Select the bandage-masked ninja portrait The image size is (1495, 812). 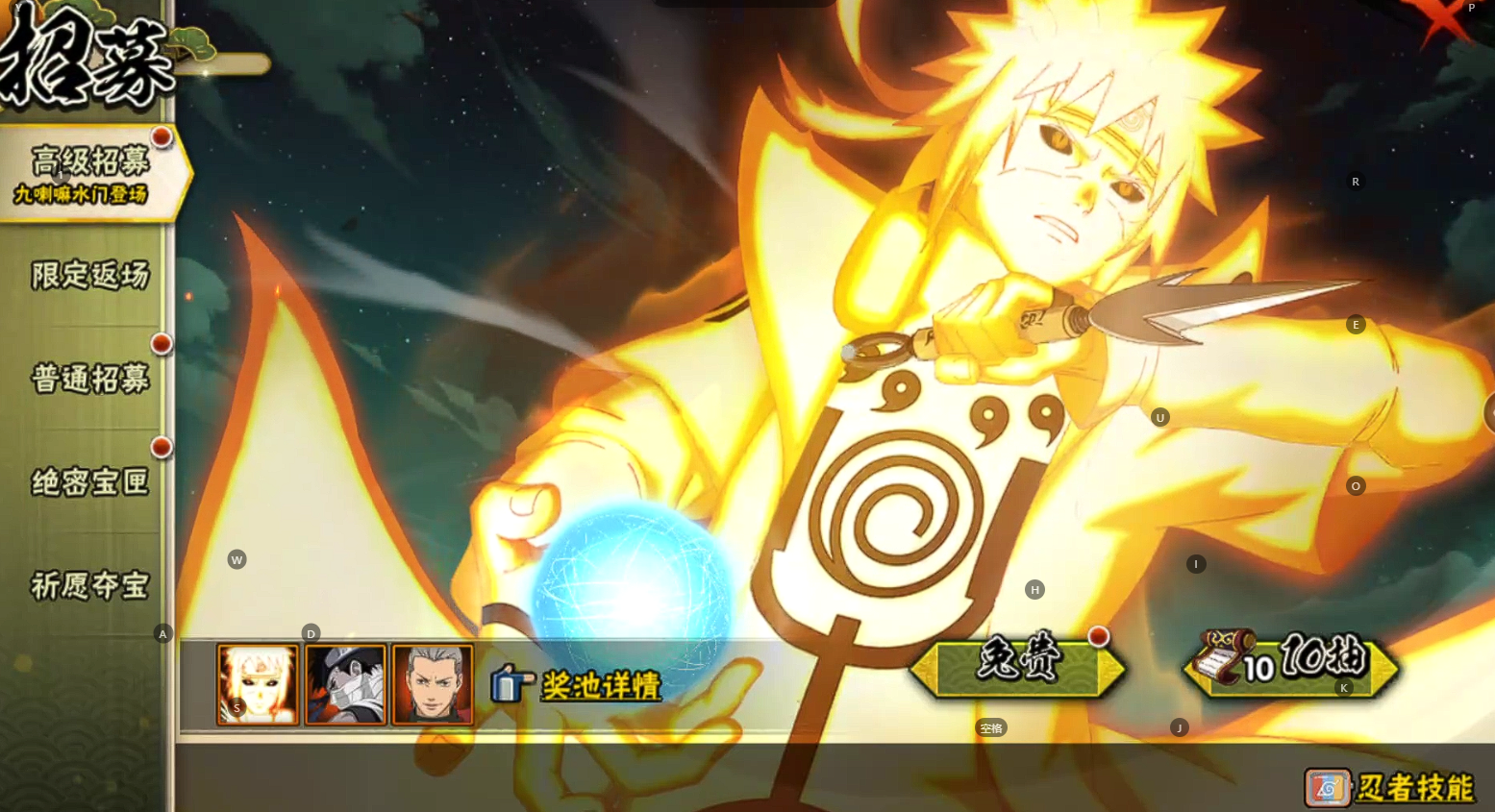tap(345, 683)
